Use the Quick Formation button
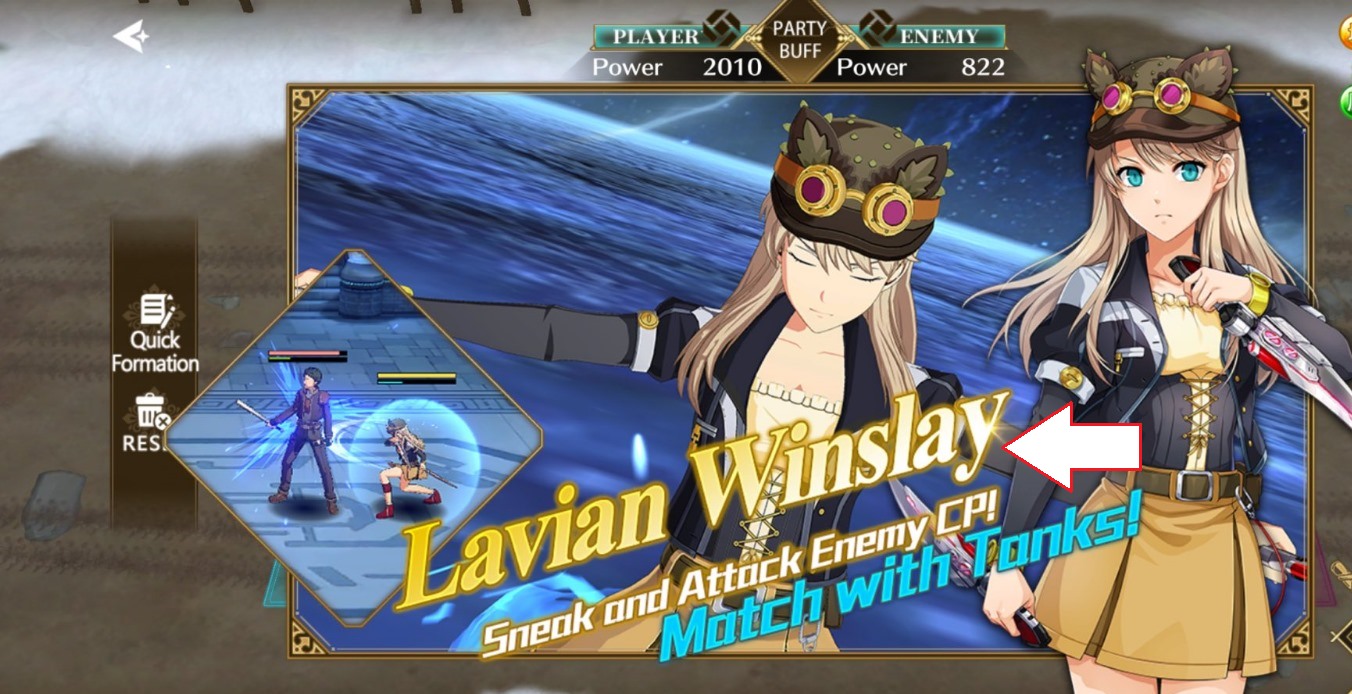Screen dimensions: 1352x694 click(154, 334)
